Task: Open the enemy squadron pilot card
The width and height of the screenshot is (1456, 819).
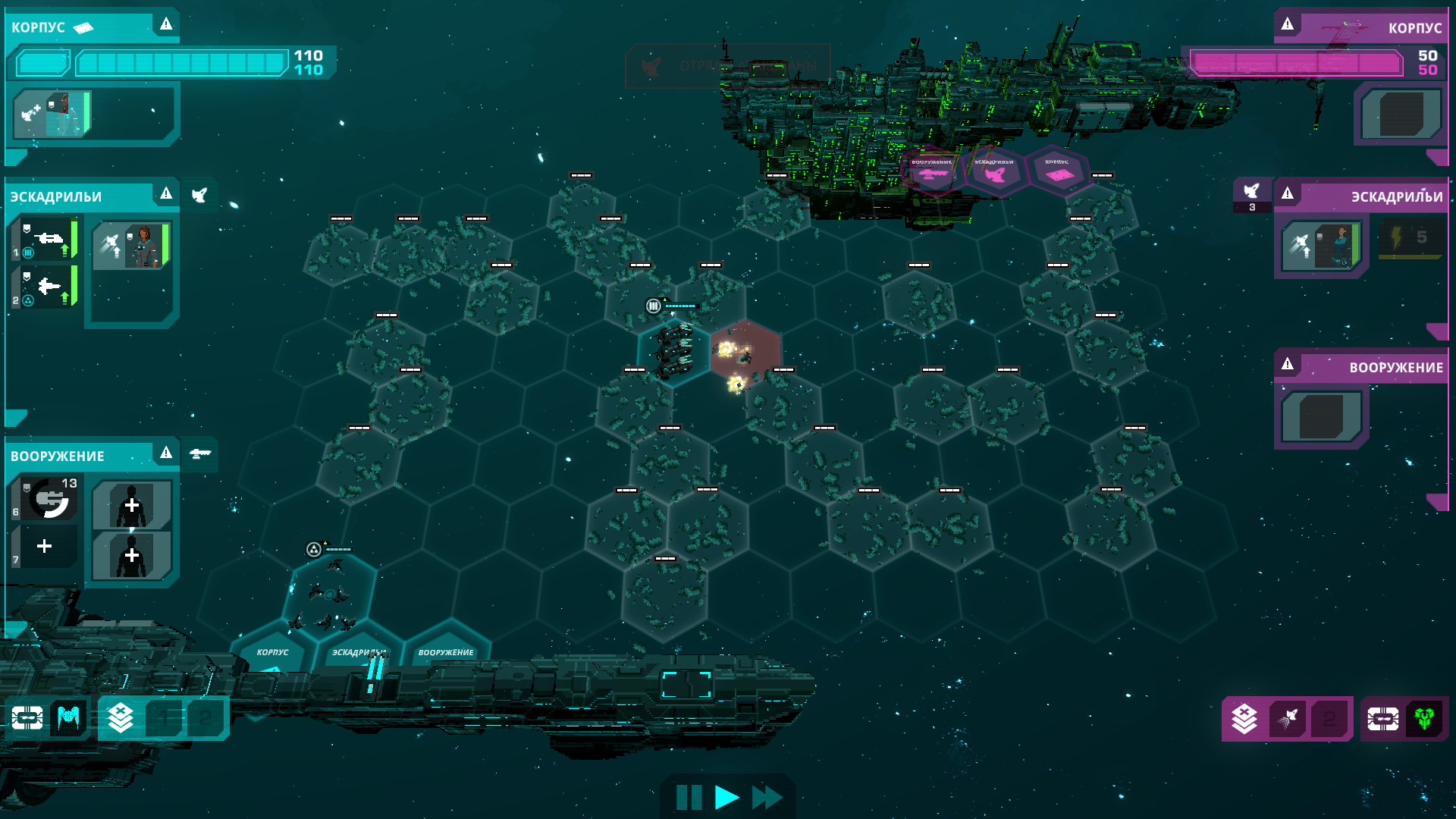Action: click(1320, 246)
